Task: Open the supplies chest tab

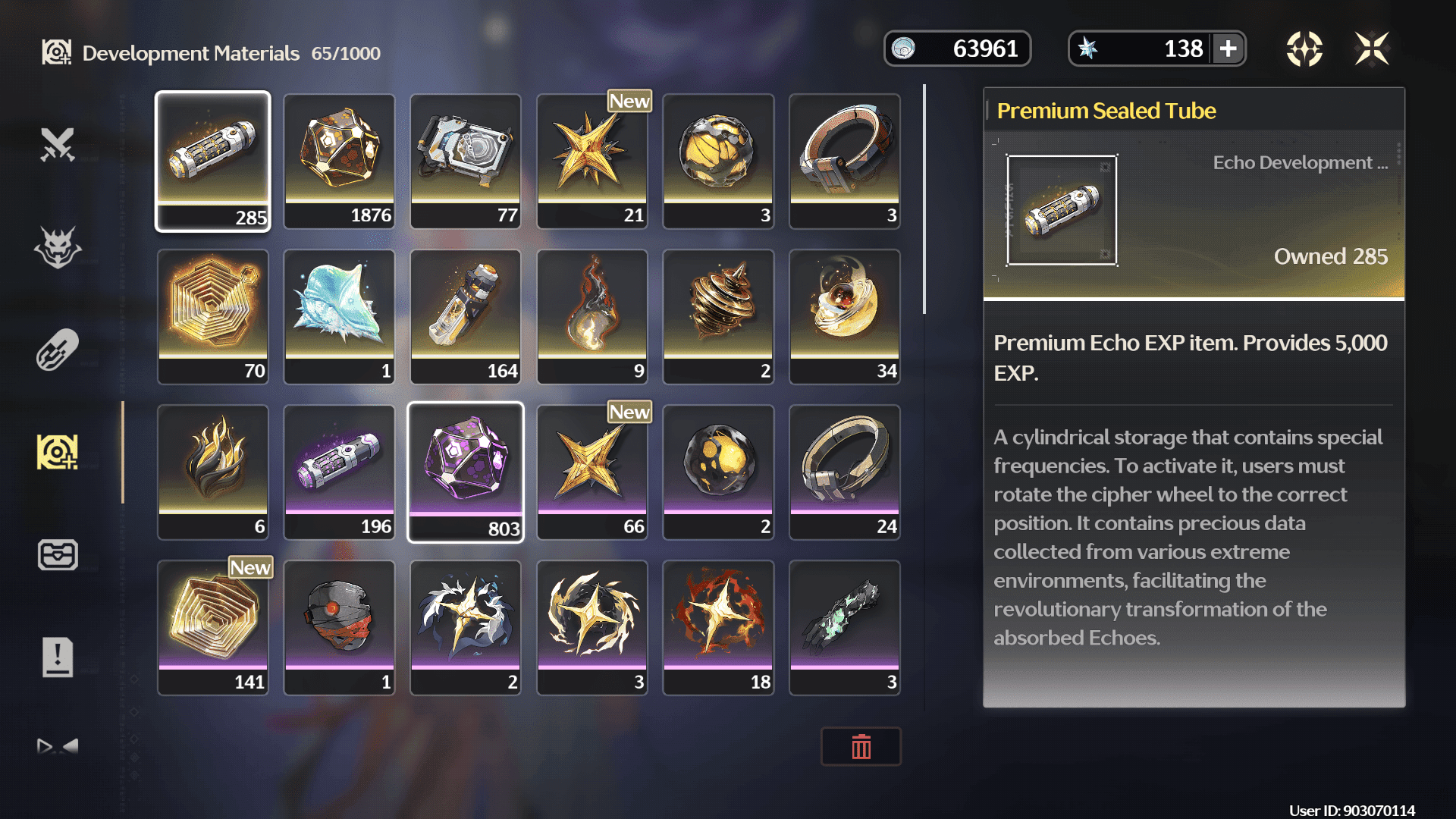Action: click(x=58, y=554)
